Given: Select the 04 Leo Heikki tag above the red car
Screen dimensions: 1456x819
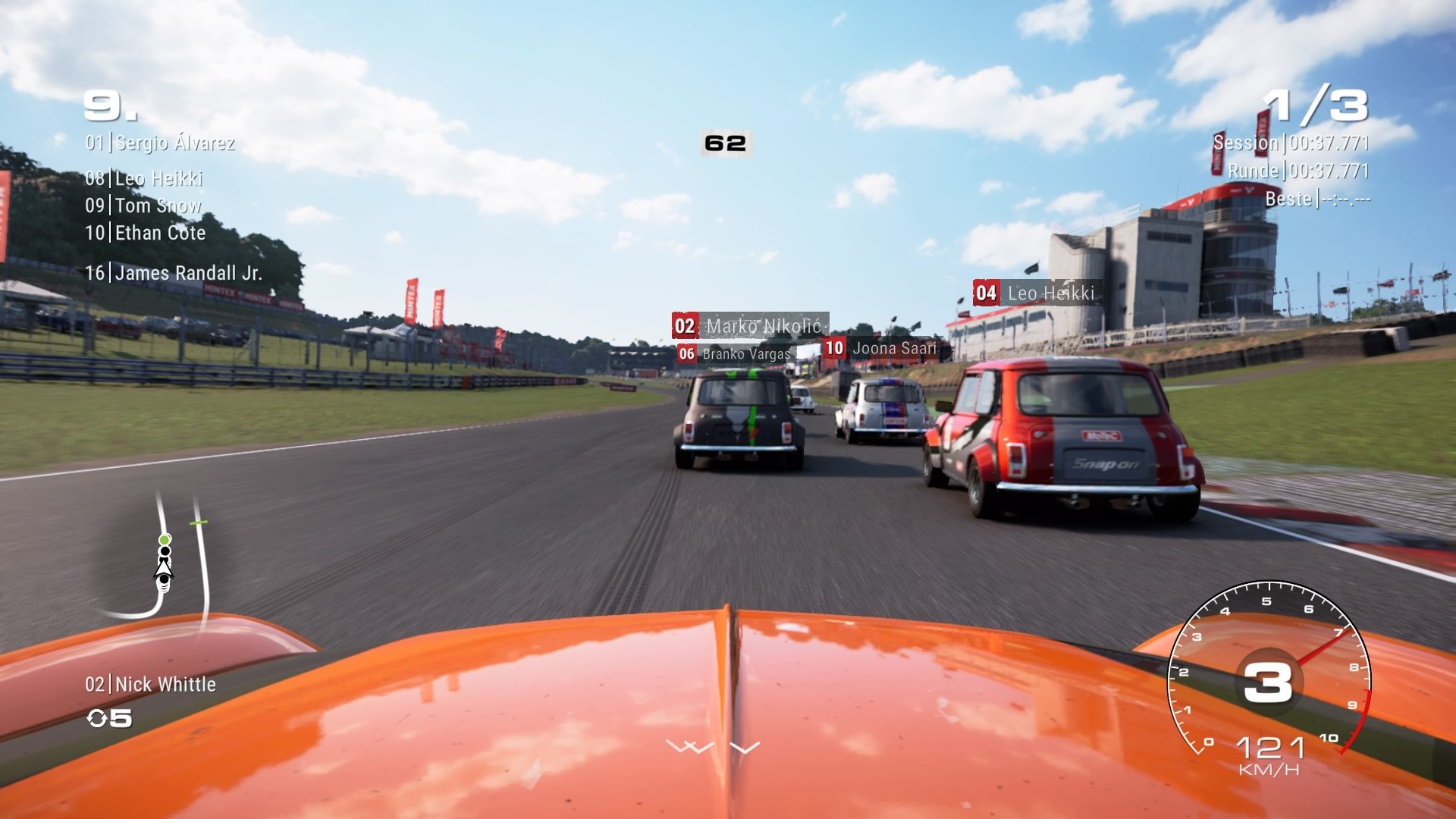Looking at the screenshot, I should pos(1036,293).
